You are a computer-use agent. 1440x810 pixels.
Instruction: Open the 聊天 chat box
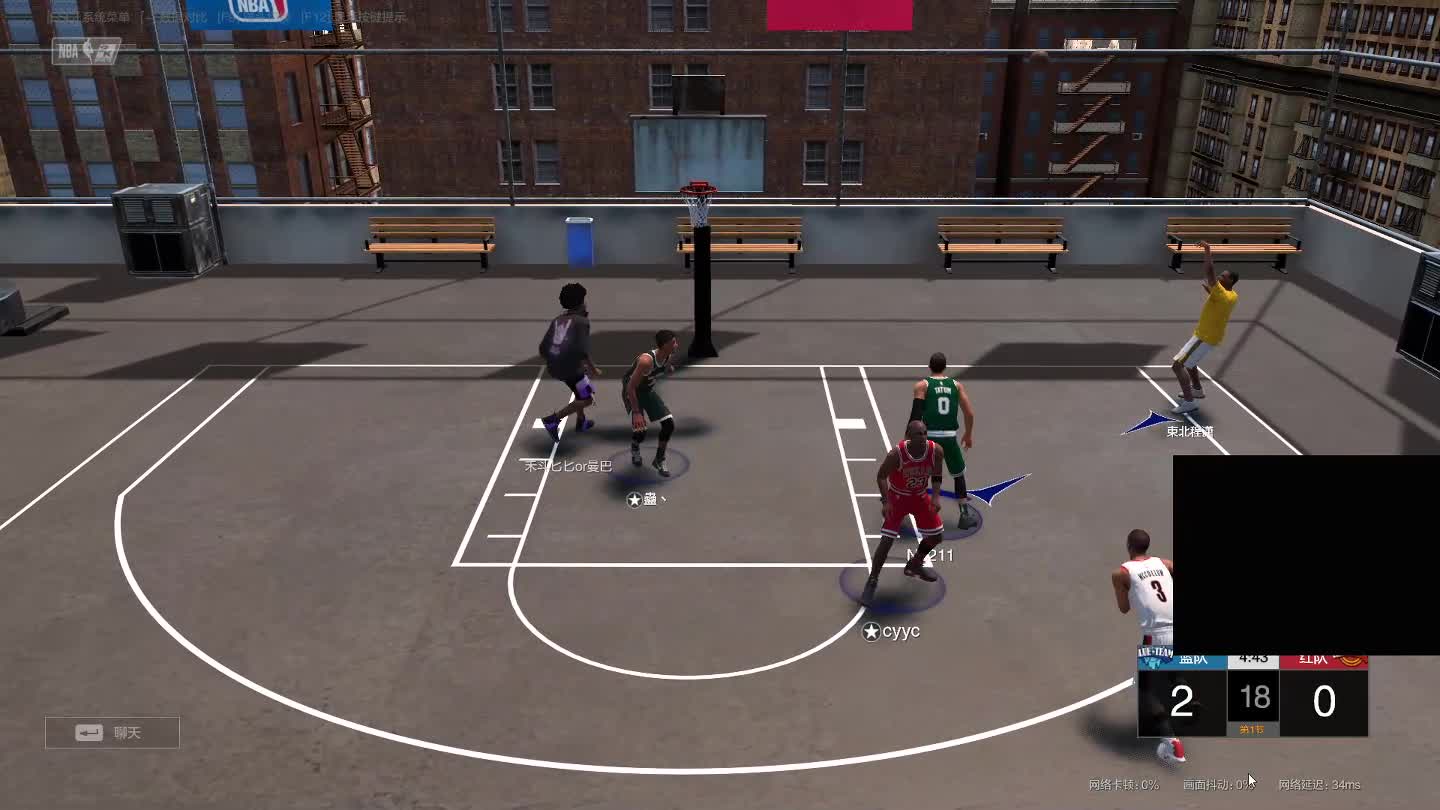pyautogui.click(x=112, y=733)
